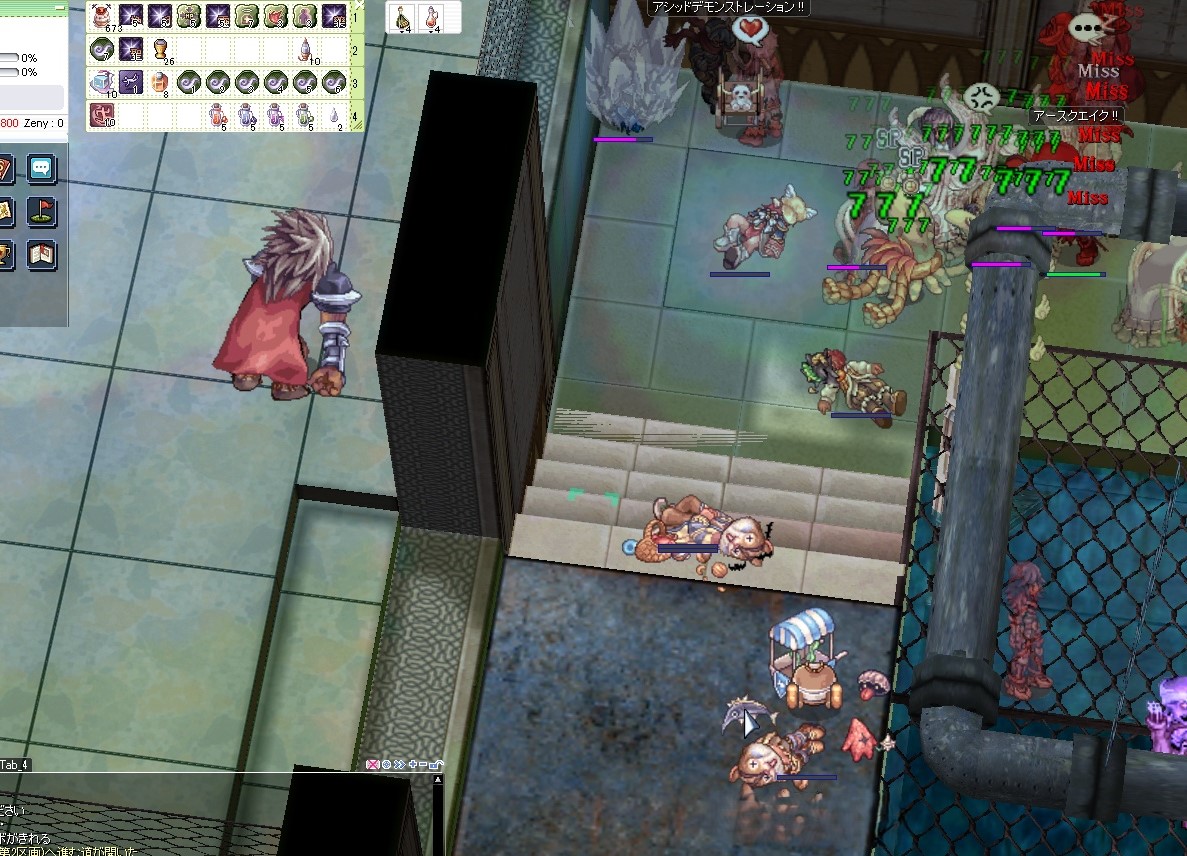Activate the purple silhouette skill icon
Screen dimensions: 1187x856
[x=304, y=16]
